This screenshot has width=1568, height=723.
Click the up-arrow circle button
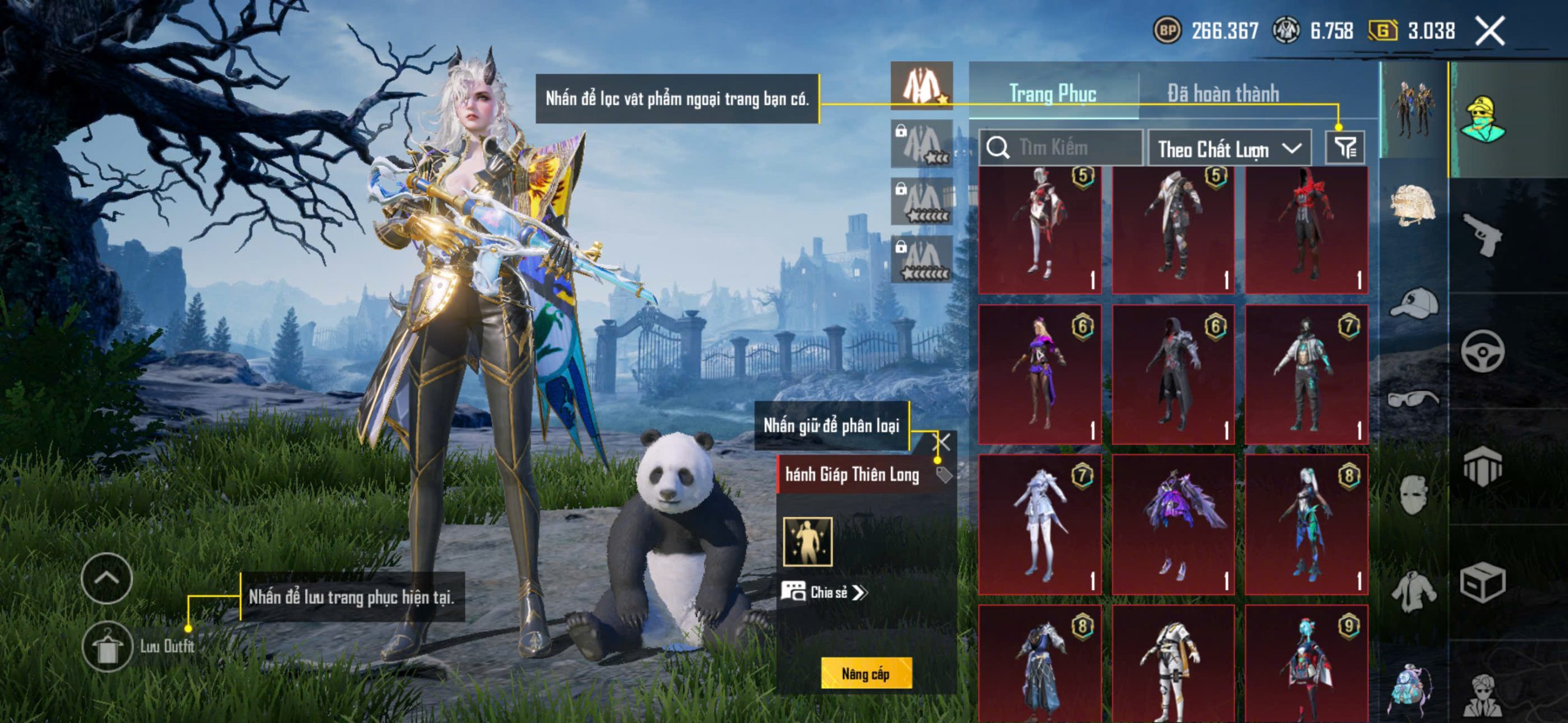click(107, 578)
